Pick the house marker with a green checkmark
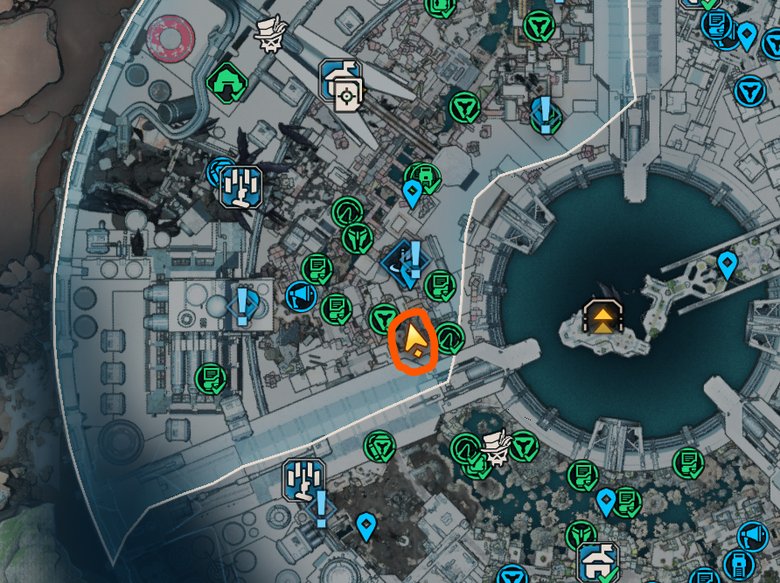 [x=600, y=561]
